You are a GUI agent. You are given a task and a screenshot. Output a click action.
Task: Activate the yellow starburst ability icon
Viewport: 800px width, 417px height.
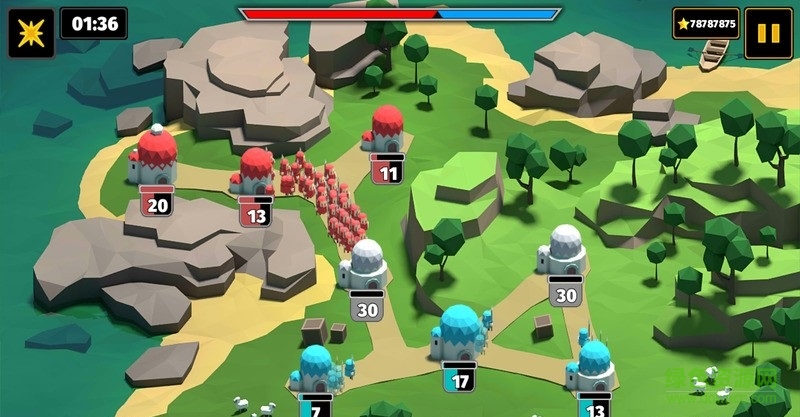click(x=31, y=33)
